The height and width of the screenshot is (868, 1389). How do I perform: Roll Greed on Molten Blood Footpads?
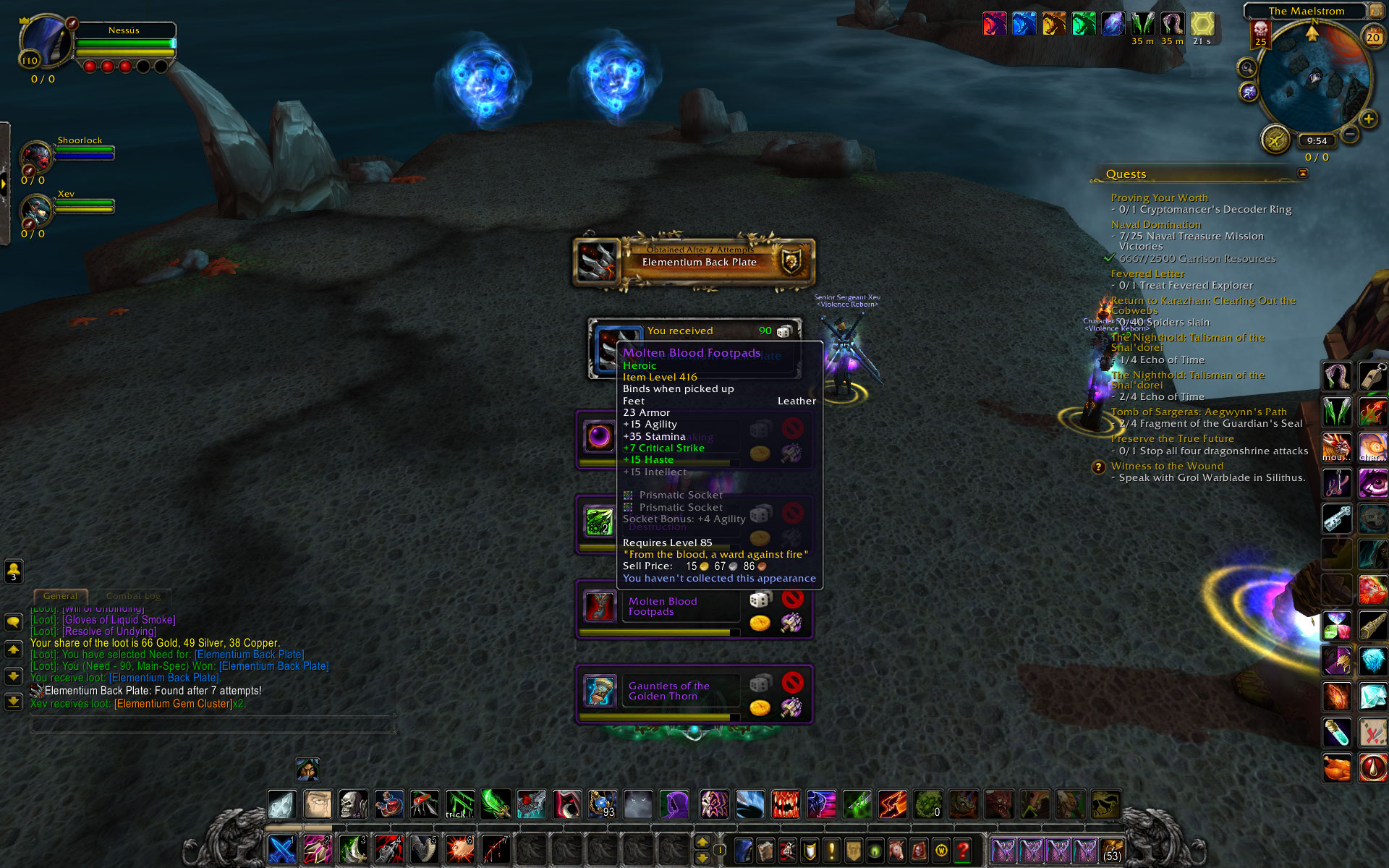[760, 623]
